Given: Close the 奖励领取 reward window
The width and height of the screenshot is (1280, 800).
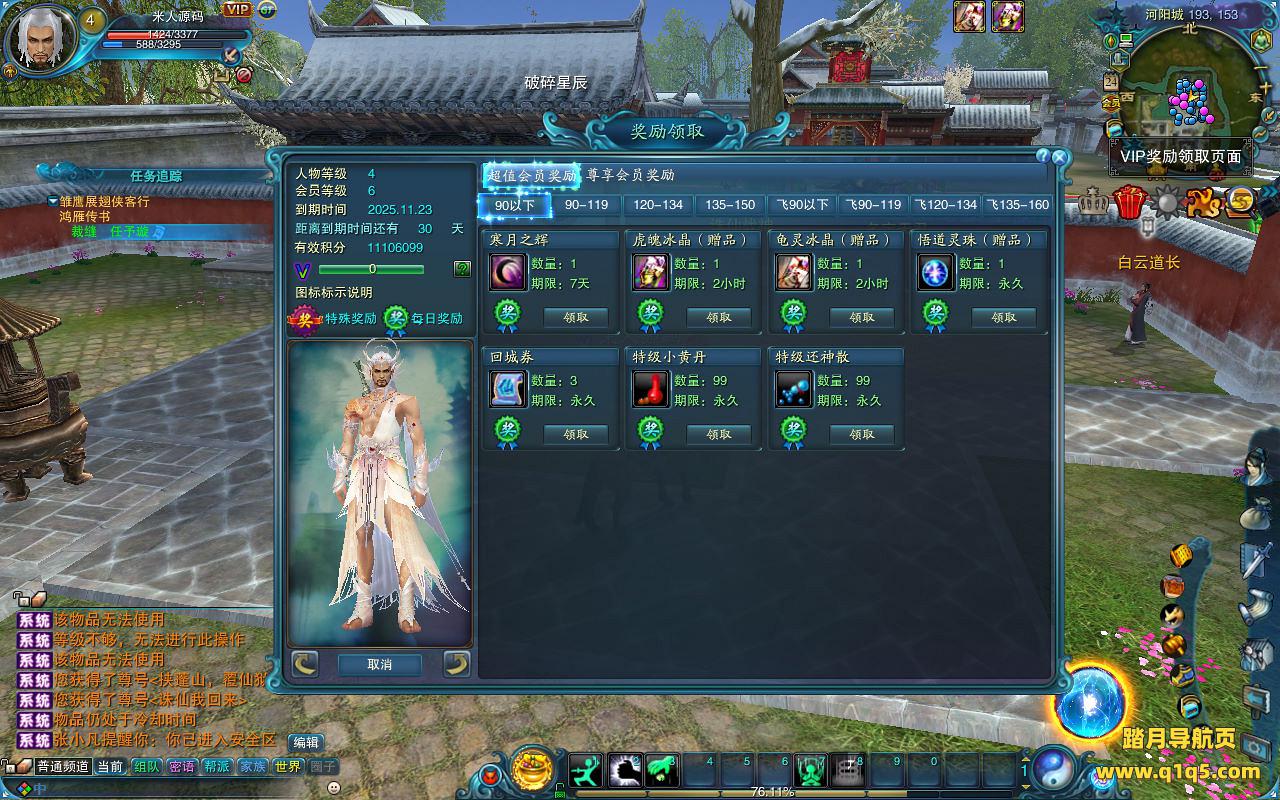Looking at the screenshot, I should (x=1060, y=157).
